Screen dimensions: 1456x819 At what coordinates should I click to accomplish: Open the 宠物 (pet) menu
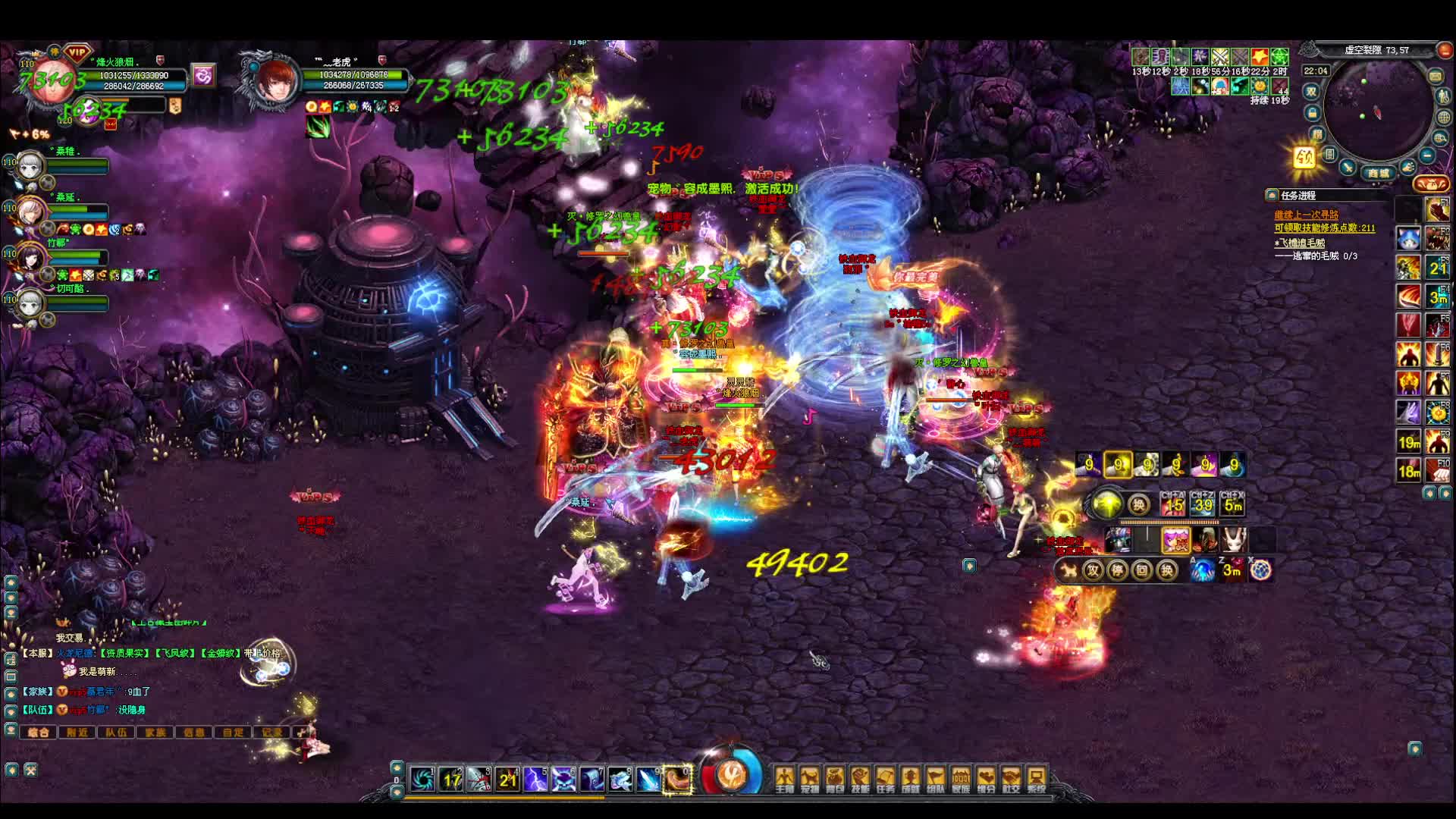click(x=810, y=779)
